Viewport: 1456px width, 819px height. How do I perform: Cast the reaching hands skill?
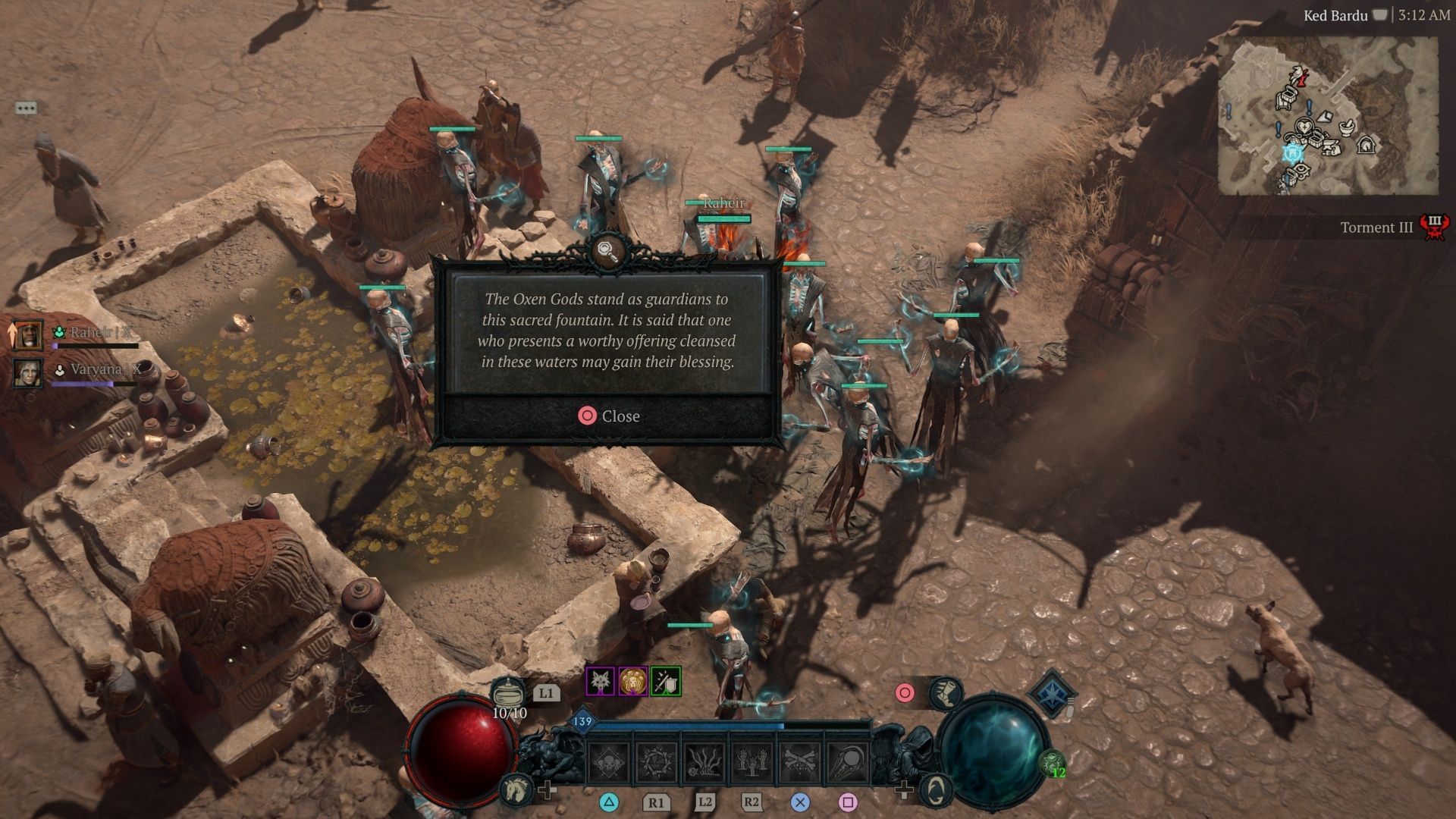coord(752,762)
